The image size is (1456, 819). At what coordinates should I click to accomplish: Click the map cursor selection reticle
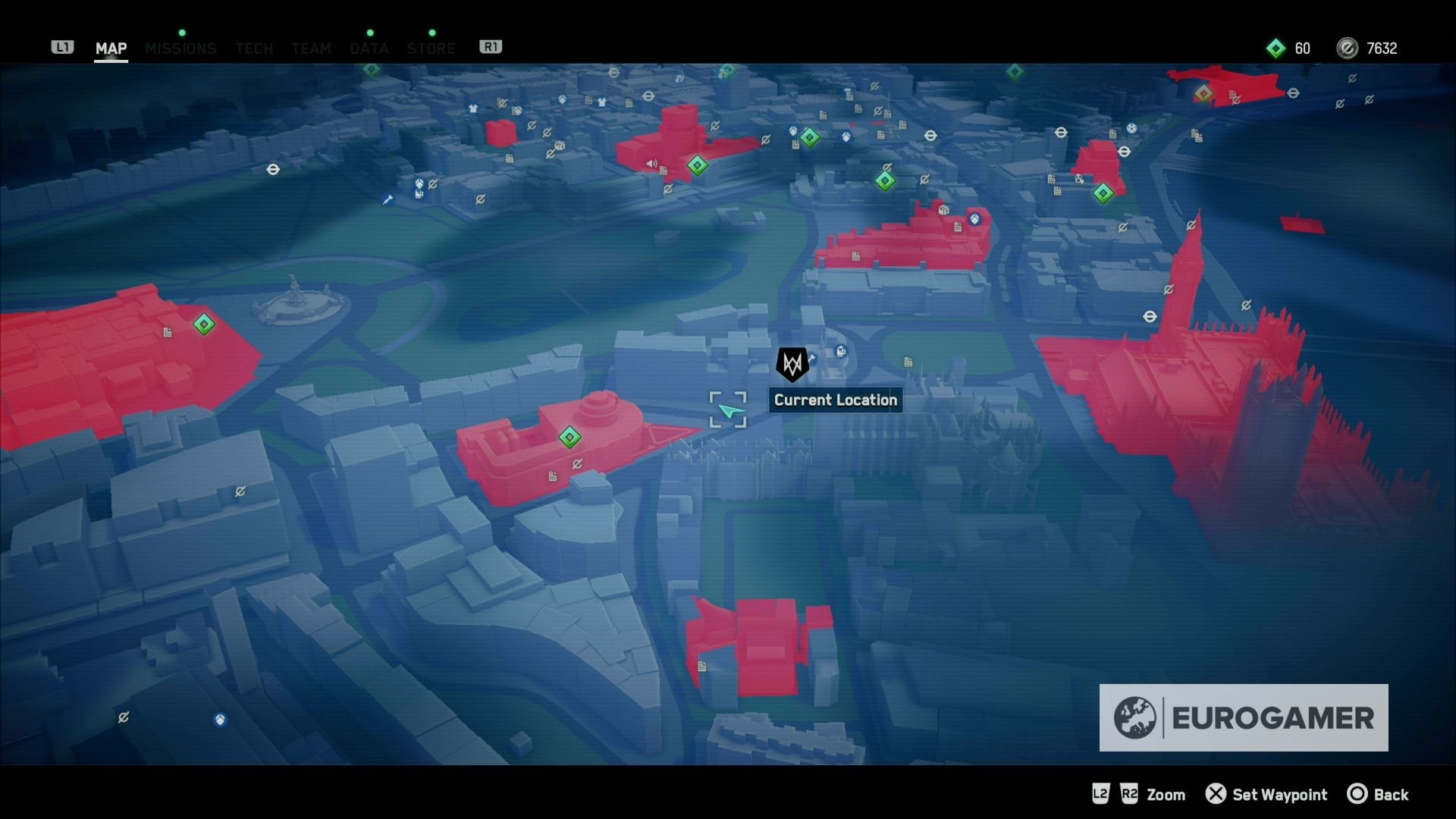[x=728, y=409]
